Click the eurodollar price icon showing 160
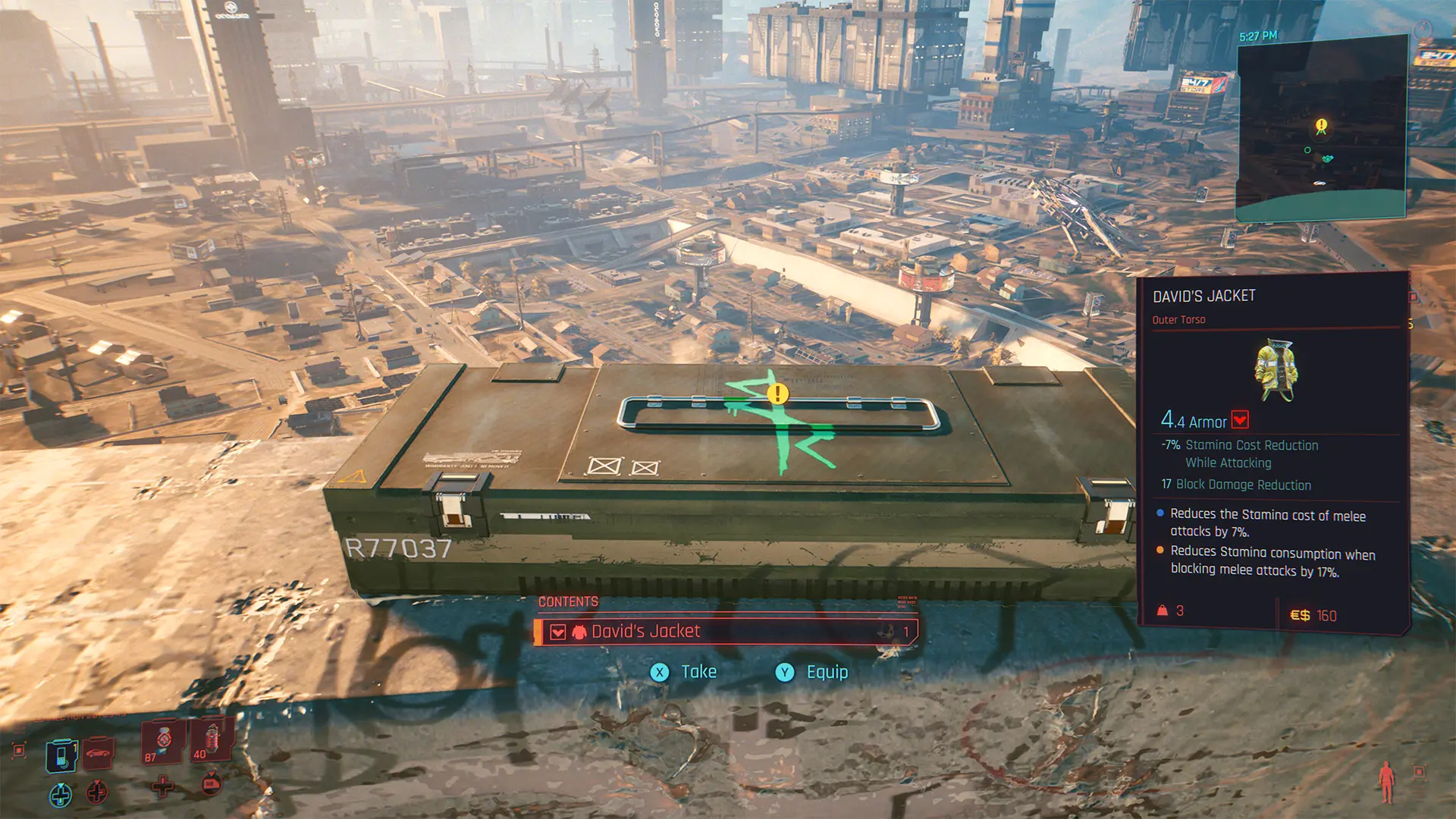Image resolution: width=1456 pixels, height=819 pixels. (x=1301, y=613)
